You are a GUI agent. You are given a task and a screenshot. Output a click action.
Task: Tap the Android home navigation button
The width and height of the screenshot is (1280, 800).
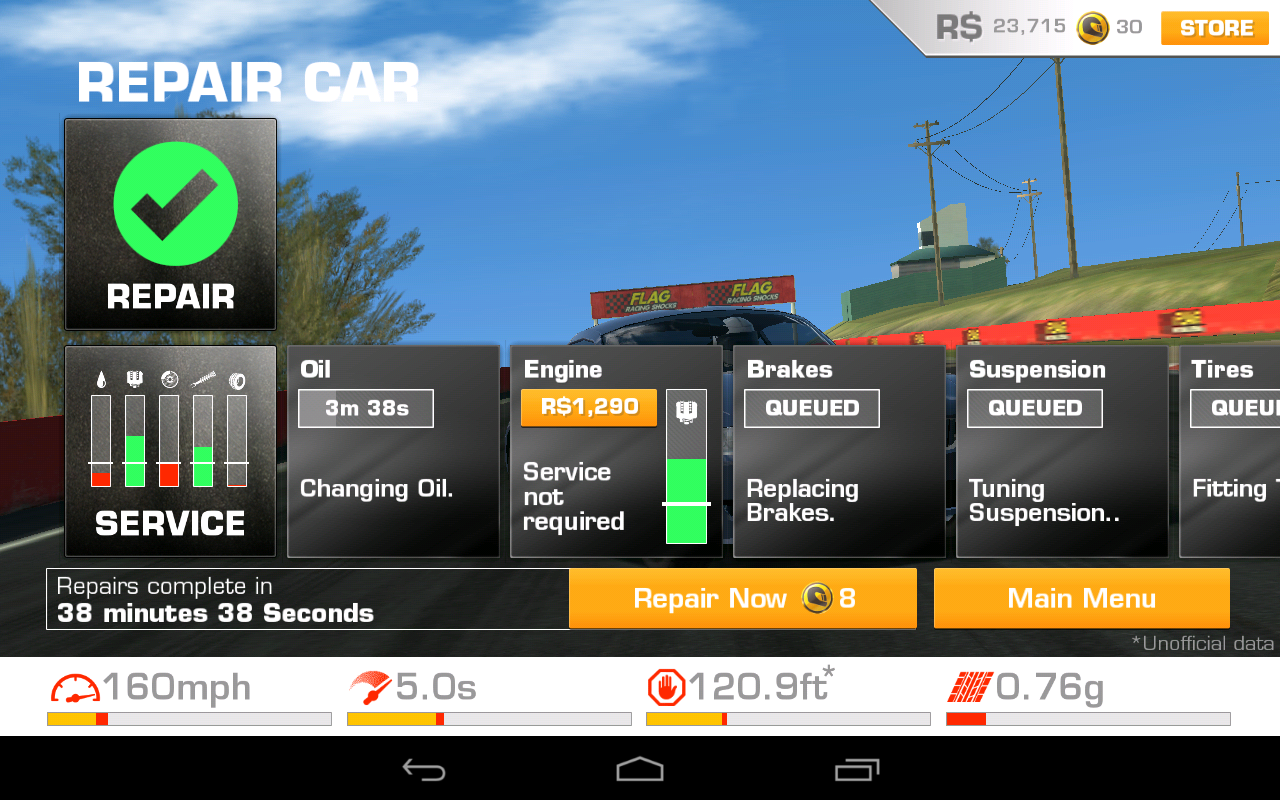640,768
